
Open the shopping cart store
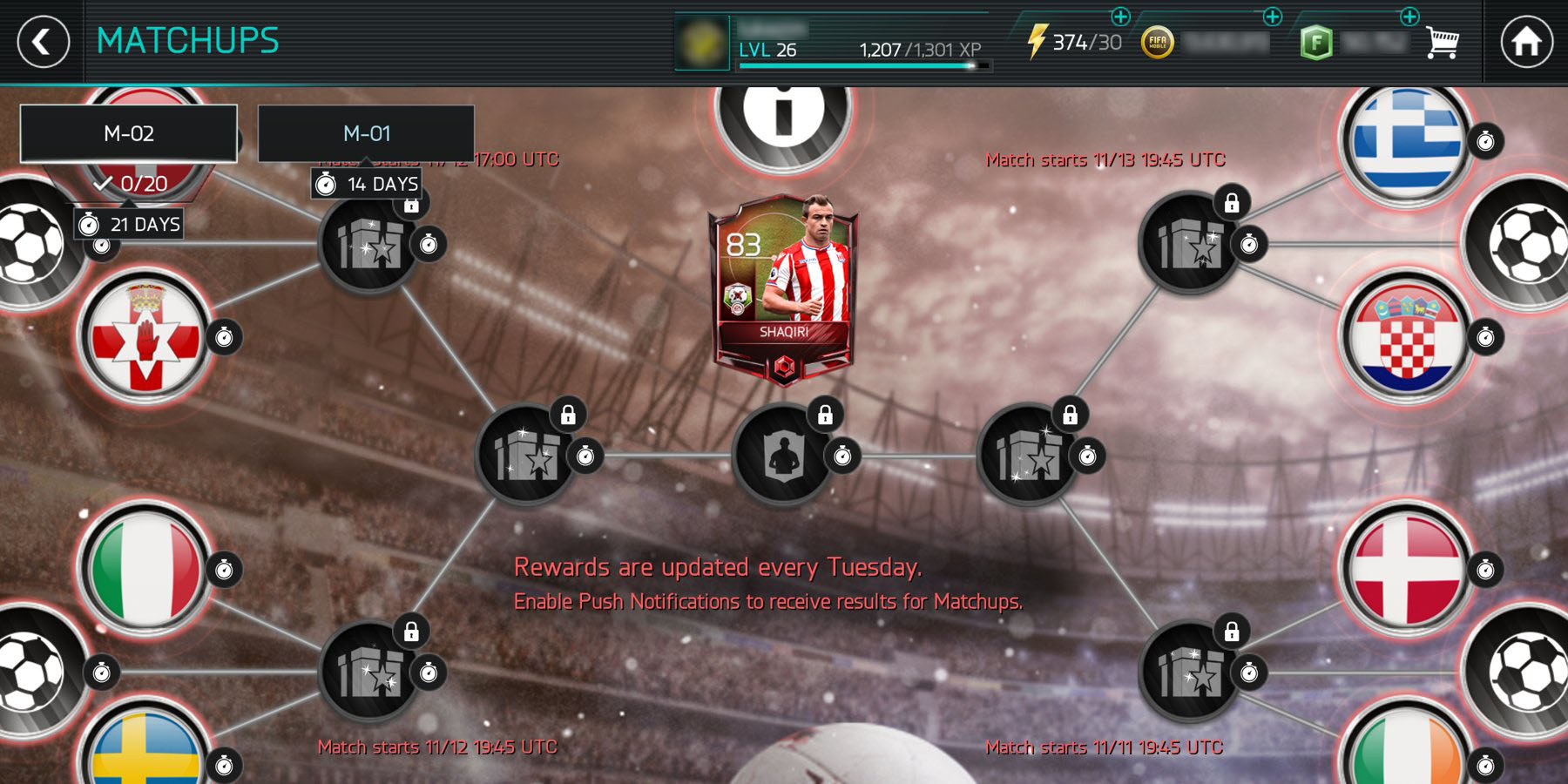click(1442, 42)
